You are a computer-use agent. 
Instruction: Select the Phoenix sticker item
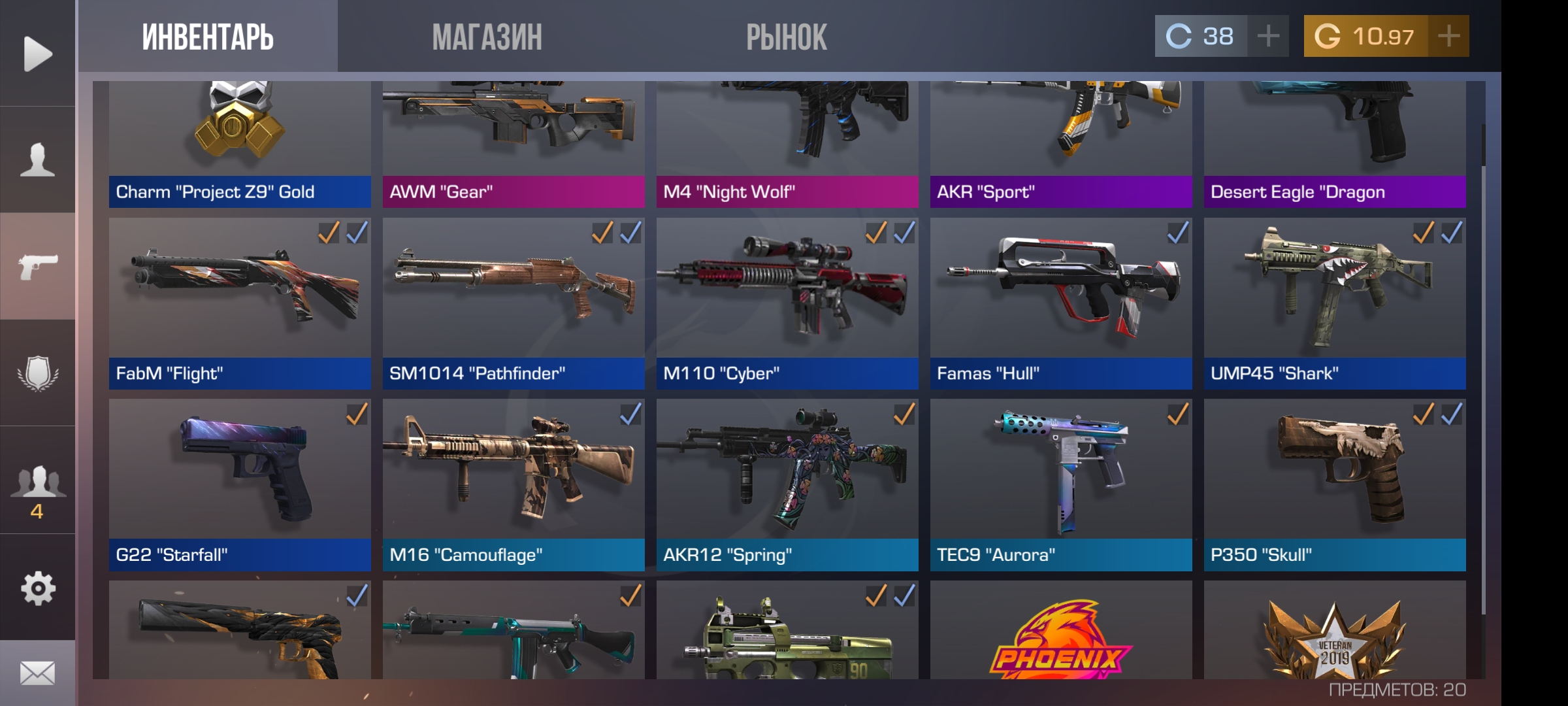click(x=1061, y=637)
